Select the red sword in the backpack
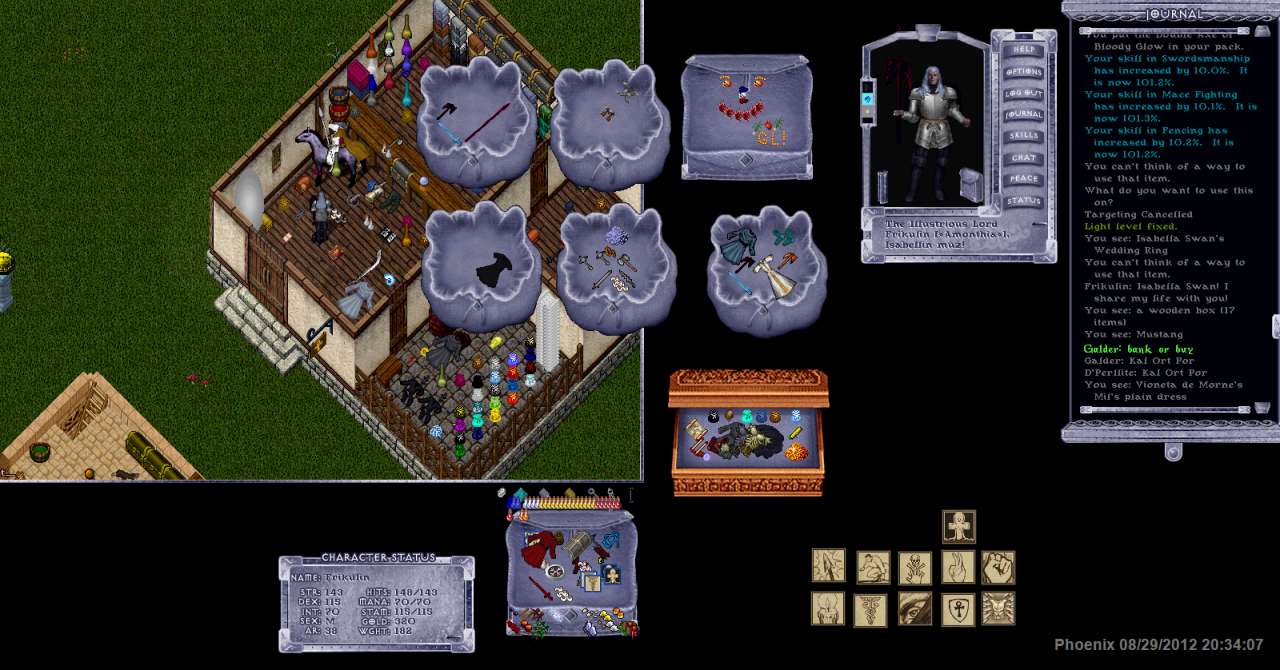 pyautogui.click(x=540, y=587)
